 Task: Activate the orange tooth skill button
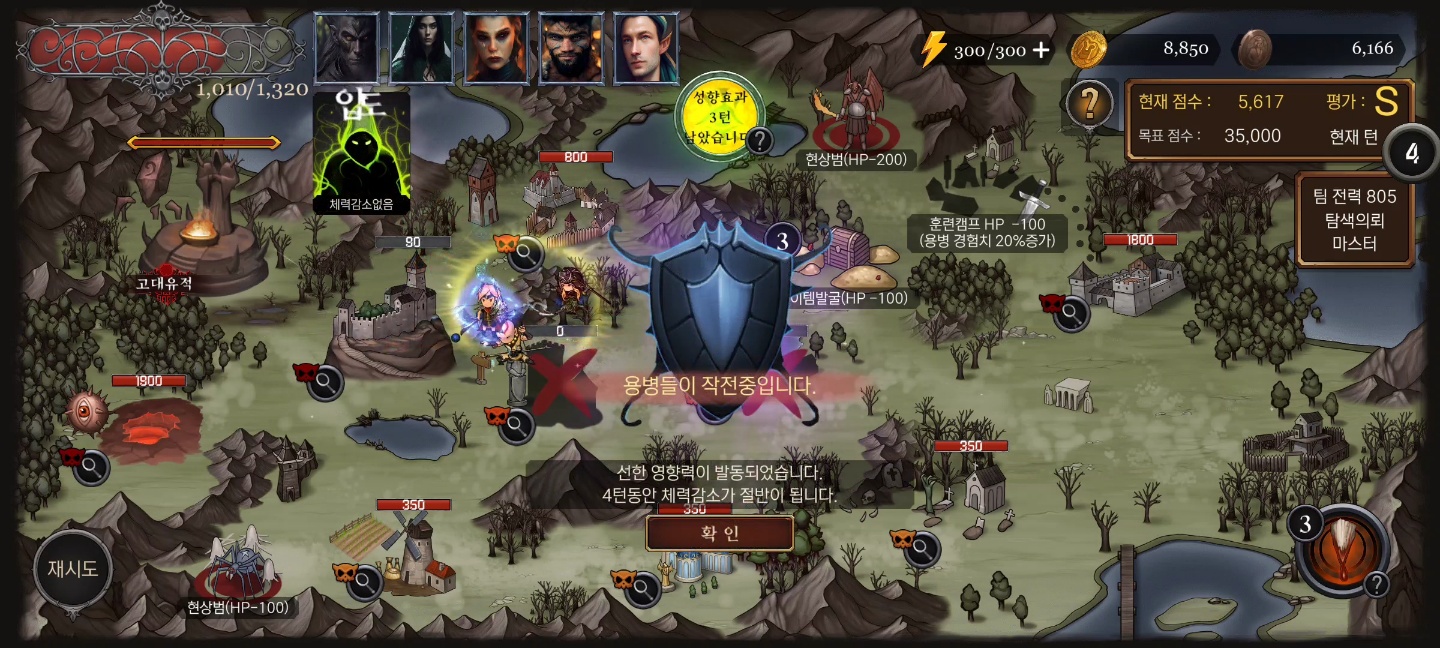point(1341,549)
